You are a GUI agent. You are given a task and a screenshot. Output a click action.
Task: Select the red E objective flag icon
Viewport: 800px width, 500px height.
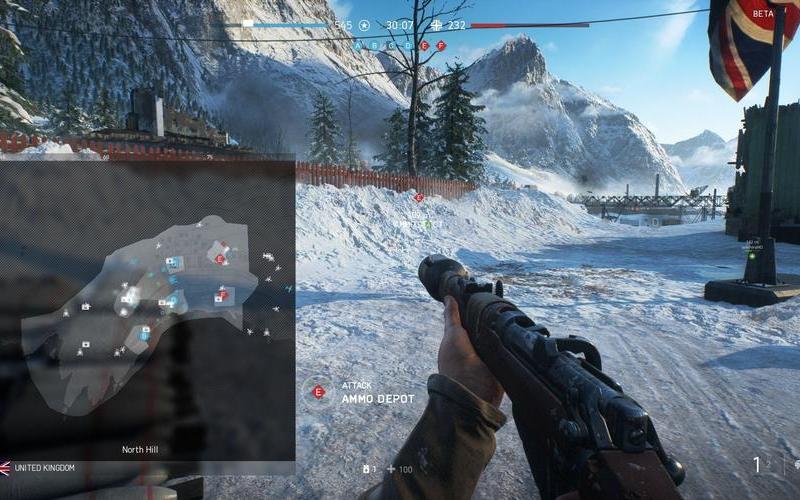[425, 45]
